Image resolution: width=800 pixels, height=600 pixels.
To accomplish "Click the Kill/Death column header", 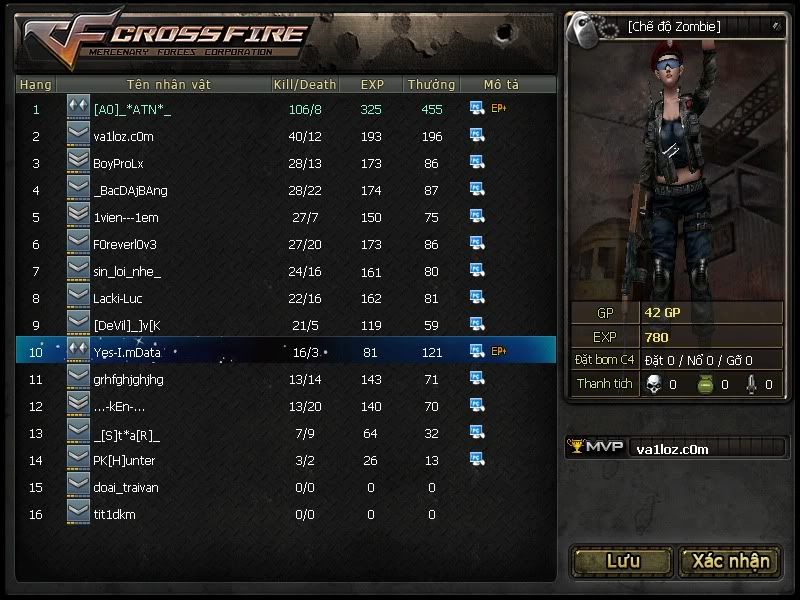I will tap(304, 85).
